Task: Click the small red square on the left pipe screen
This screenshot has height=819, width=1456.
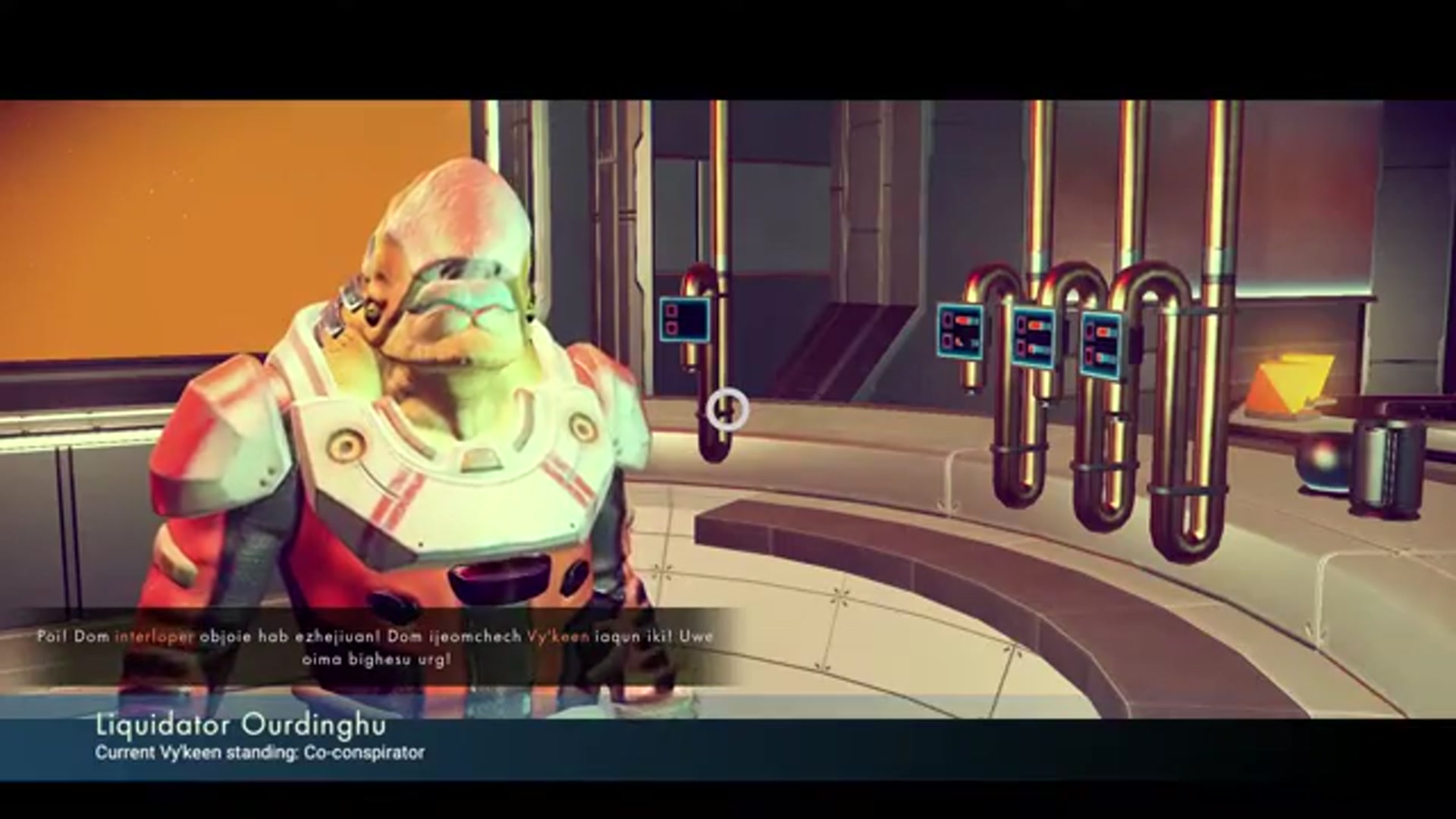Action: point(670,309)
